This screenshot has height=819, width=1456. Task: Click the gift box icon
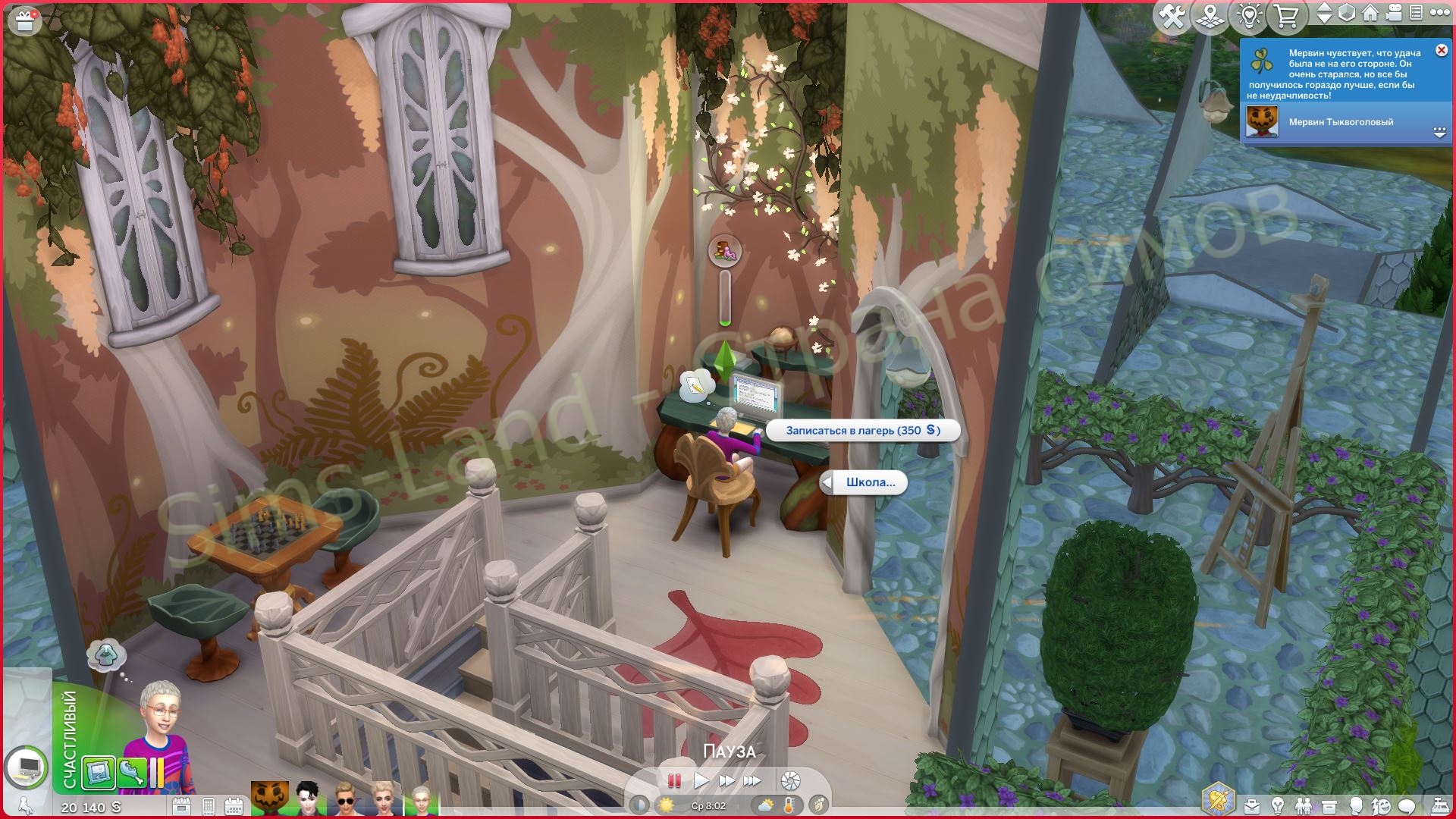pos(24,20)
